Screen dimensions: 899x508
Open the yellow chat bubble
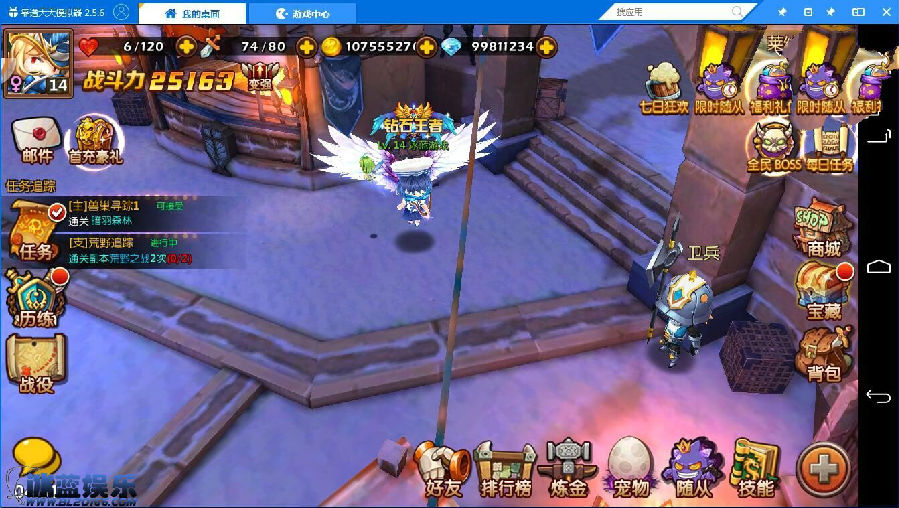(34, 460)
